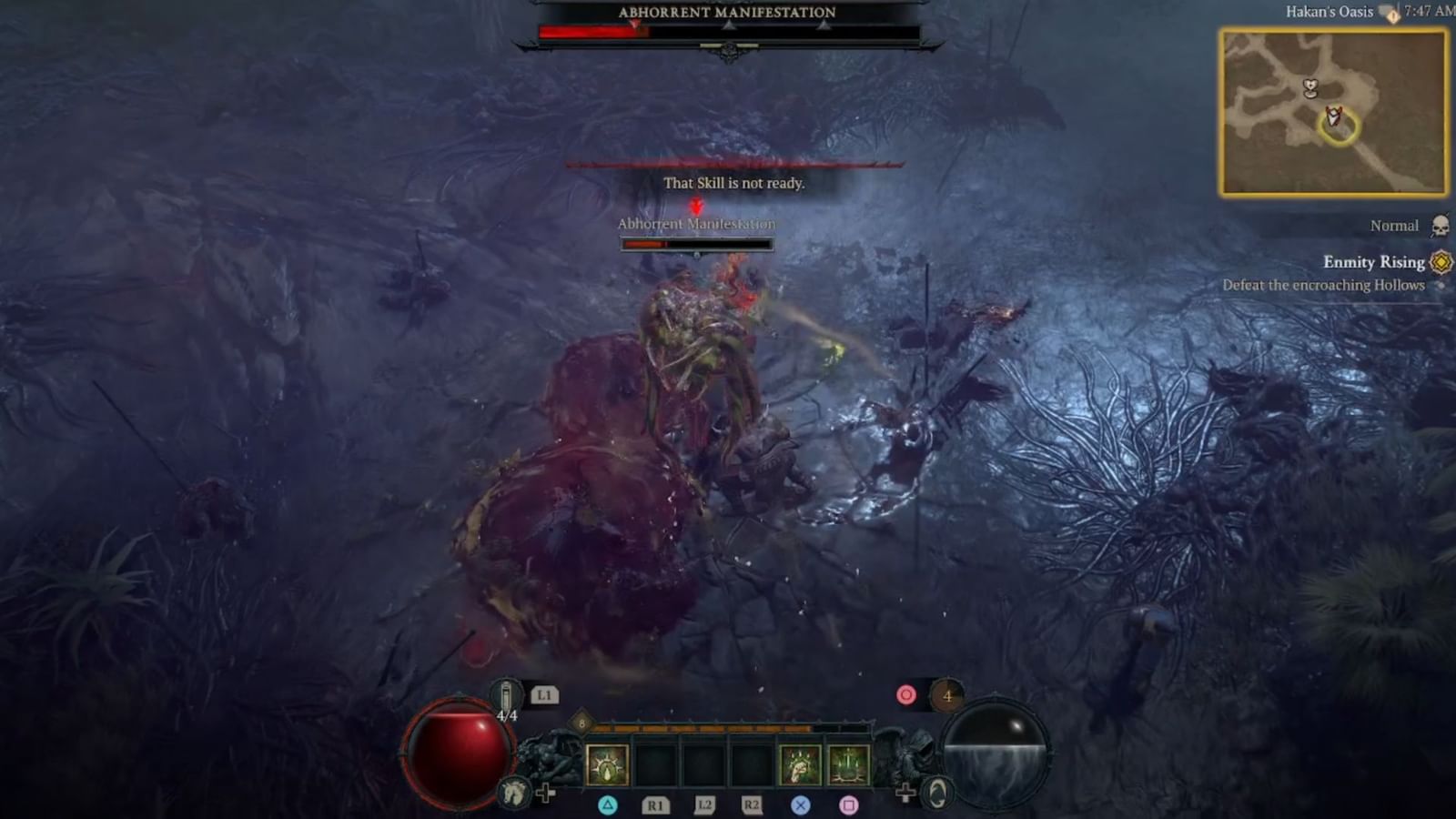Select the health potion icon above the orb
This screenshot has width=1456, height=819.
pyautogui.click(x=504, y=693)
